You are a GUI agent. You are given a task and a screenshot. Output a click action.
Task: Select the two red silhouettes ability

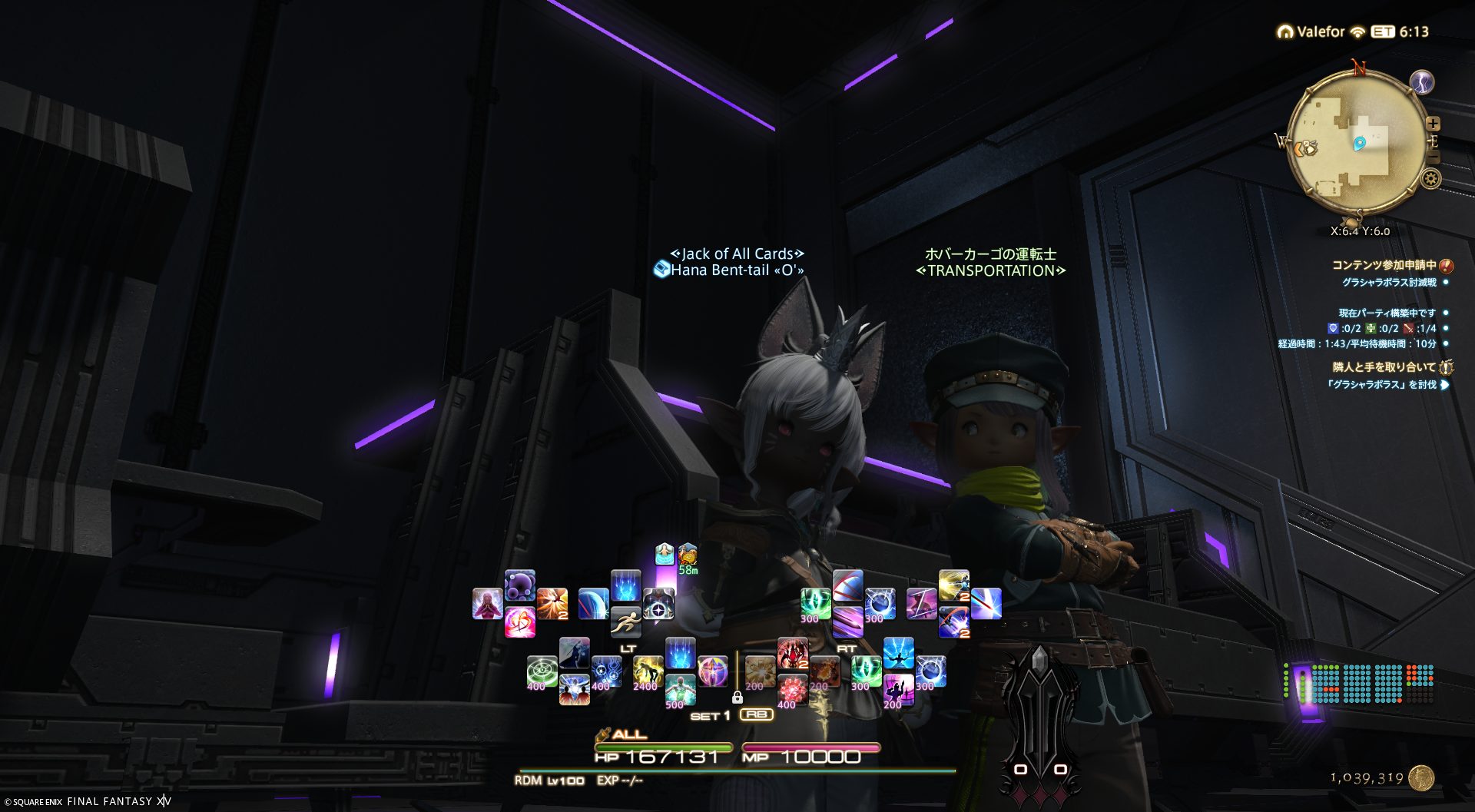click(574, 689)
